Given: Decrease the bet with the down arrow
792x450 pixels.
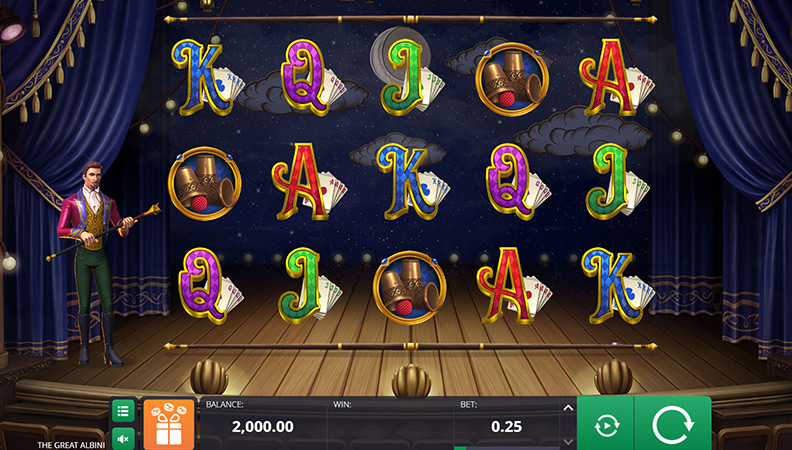Looking at the screenshot, I should click(568, 440).
